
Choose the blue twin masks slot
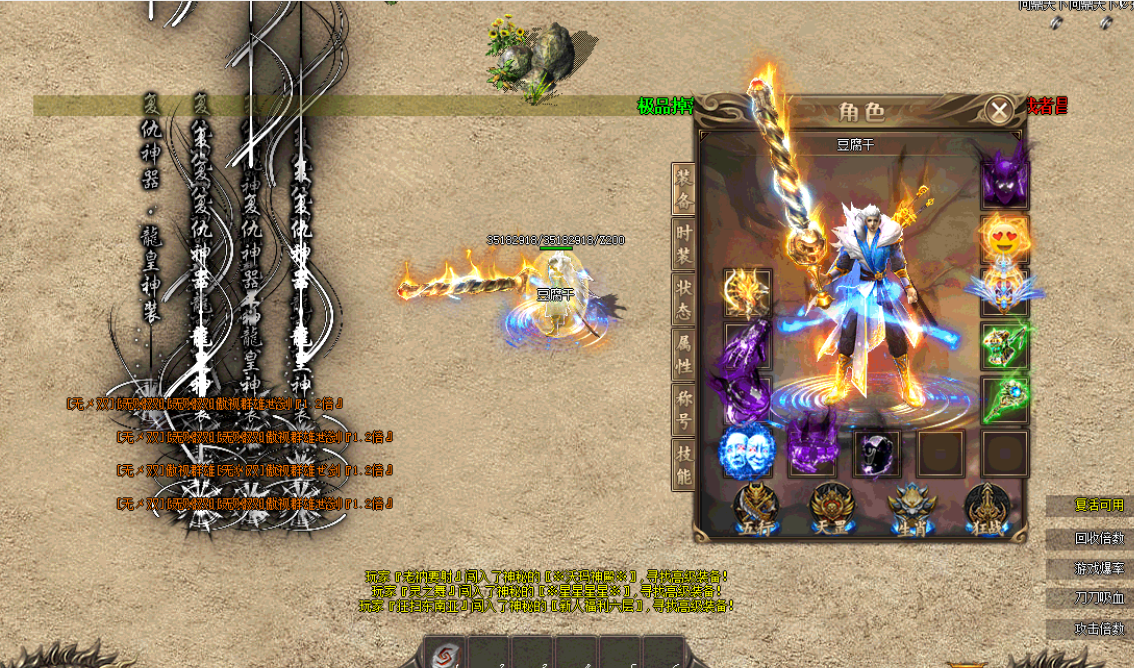point(746,453)
